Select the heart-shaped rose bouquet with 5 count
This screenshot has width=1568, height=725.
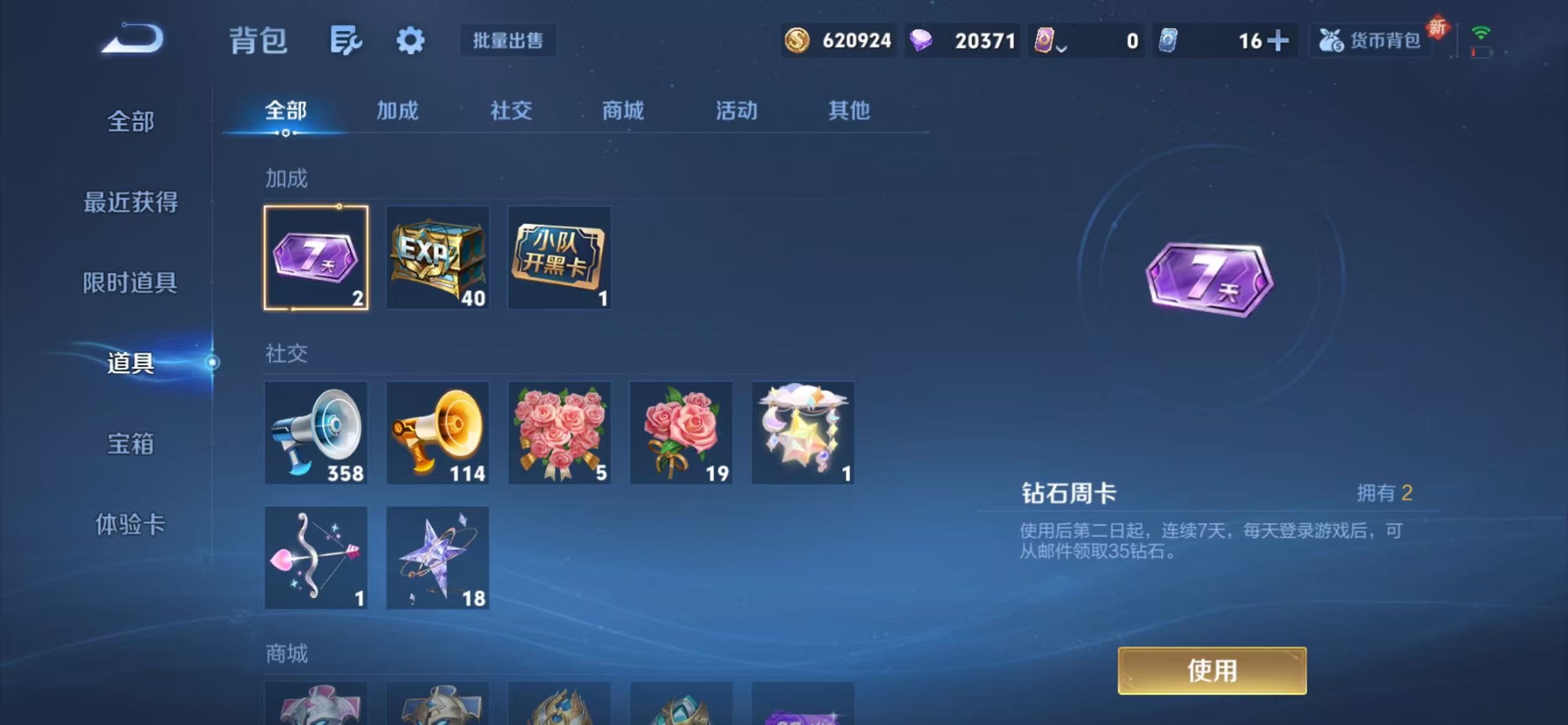[559, 432]
